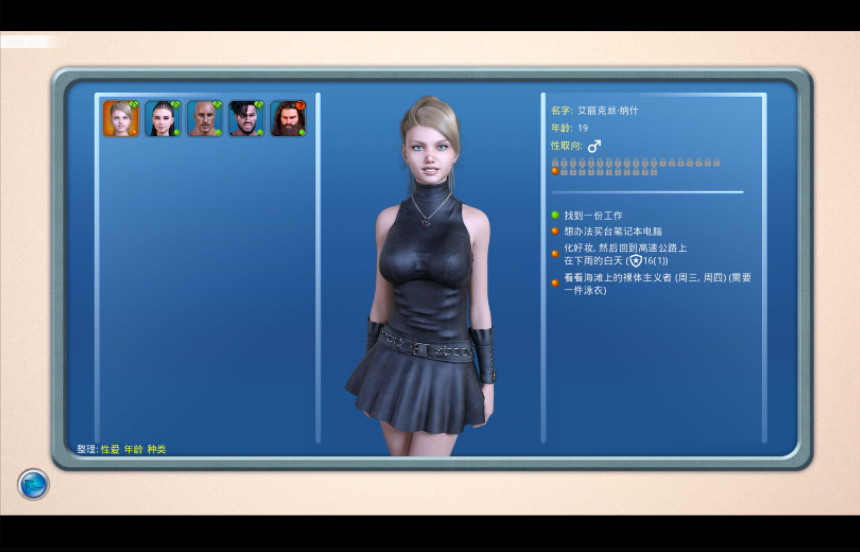This screenshot has height=552, width=860.
Task: Select the blonde woman character portrait
Action: 121,118
